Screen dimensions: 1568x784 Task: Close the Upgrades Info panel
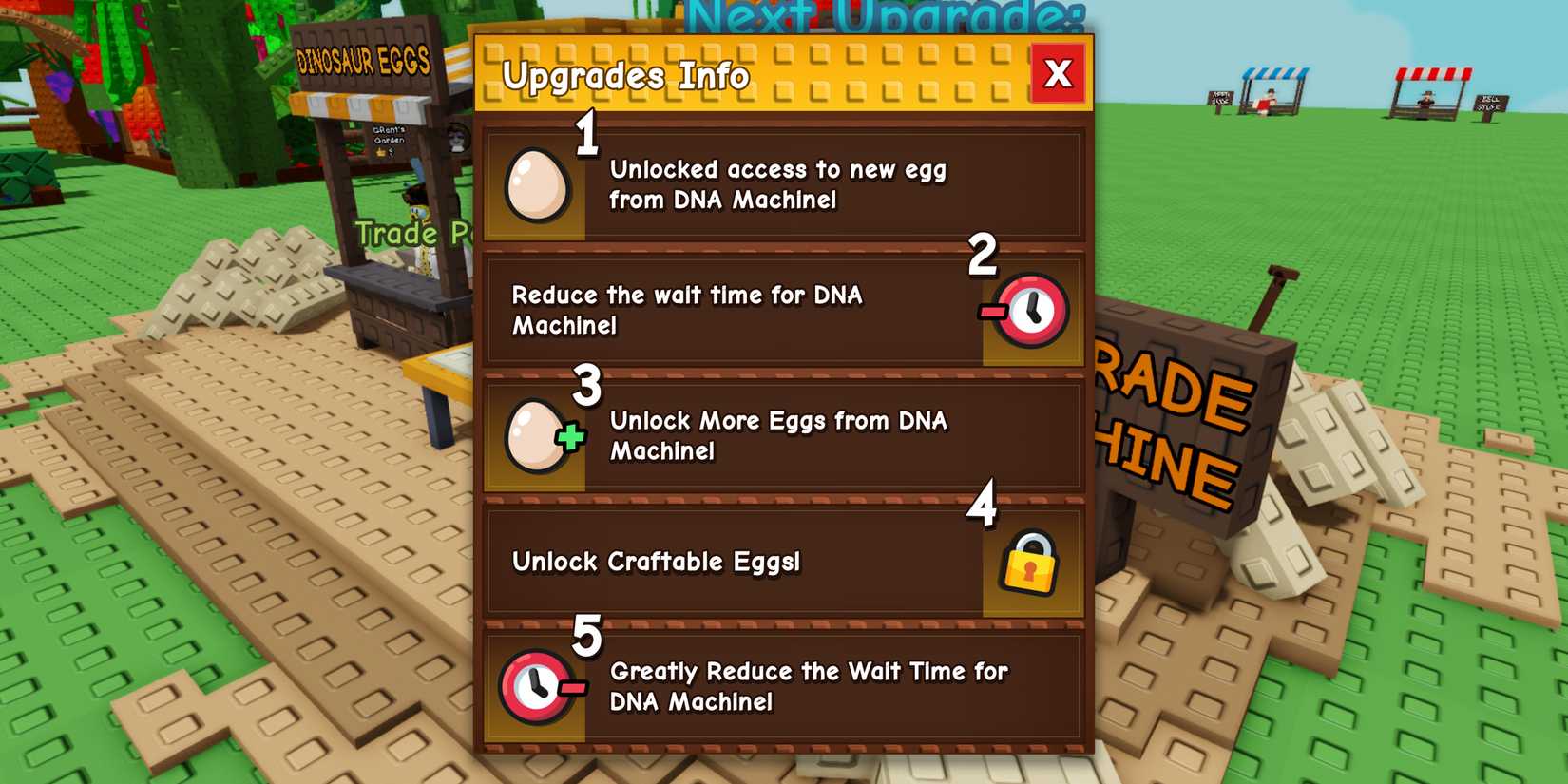pos(1058,75)
